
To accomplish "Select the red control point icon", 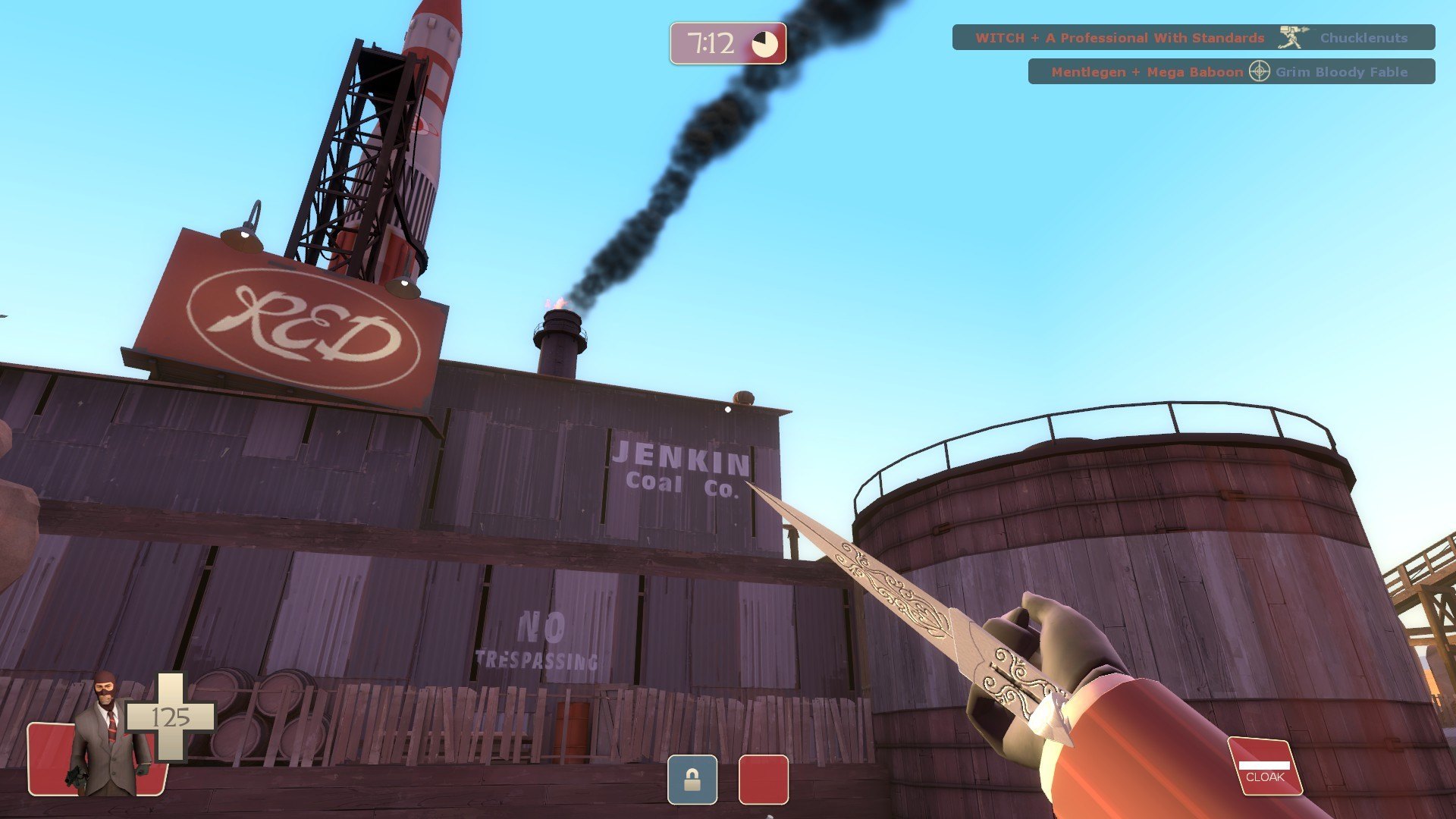I will (x=763, y=780).
